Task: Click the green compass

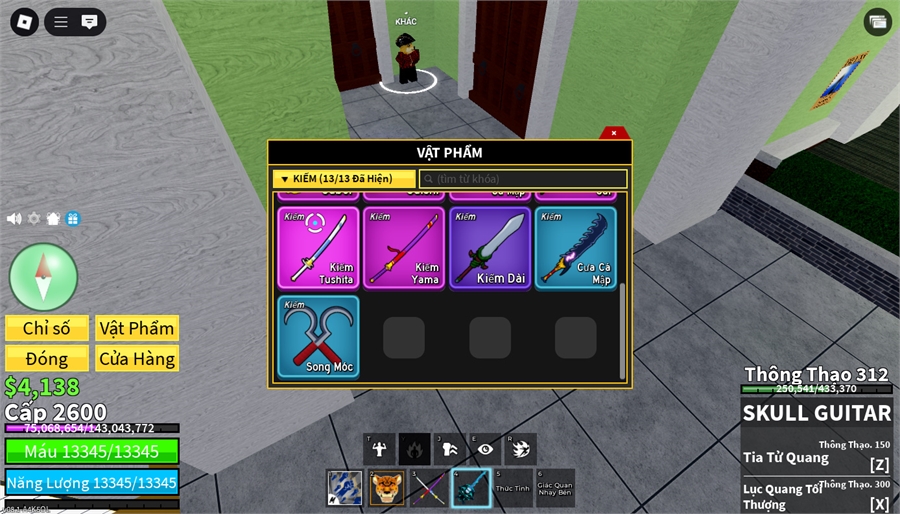Action: pos(43,276)
